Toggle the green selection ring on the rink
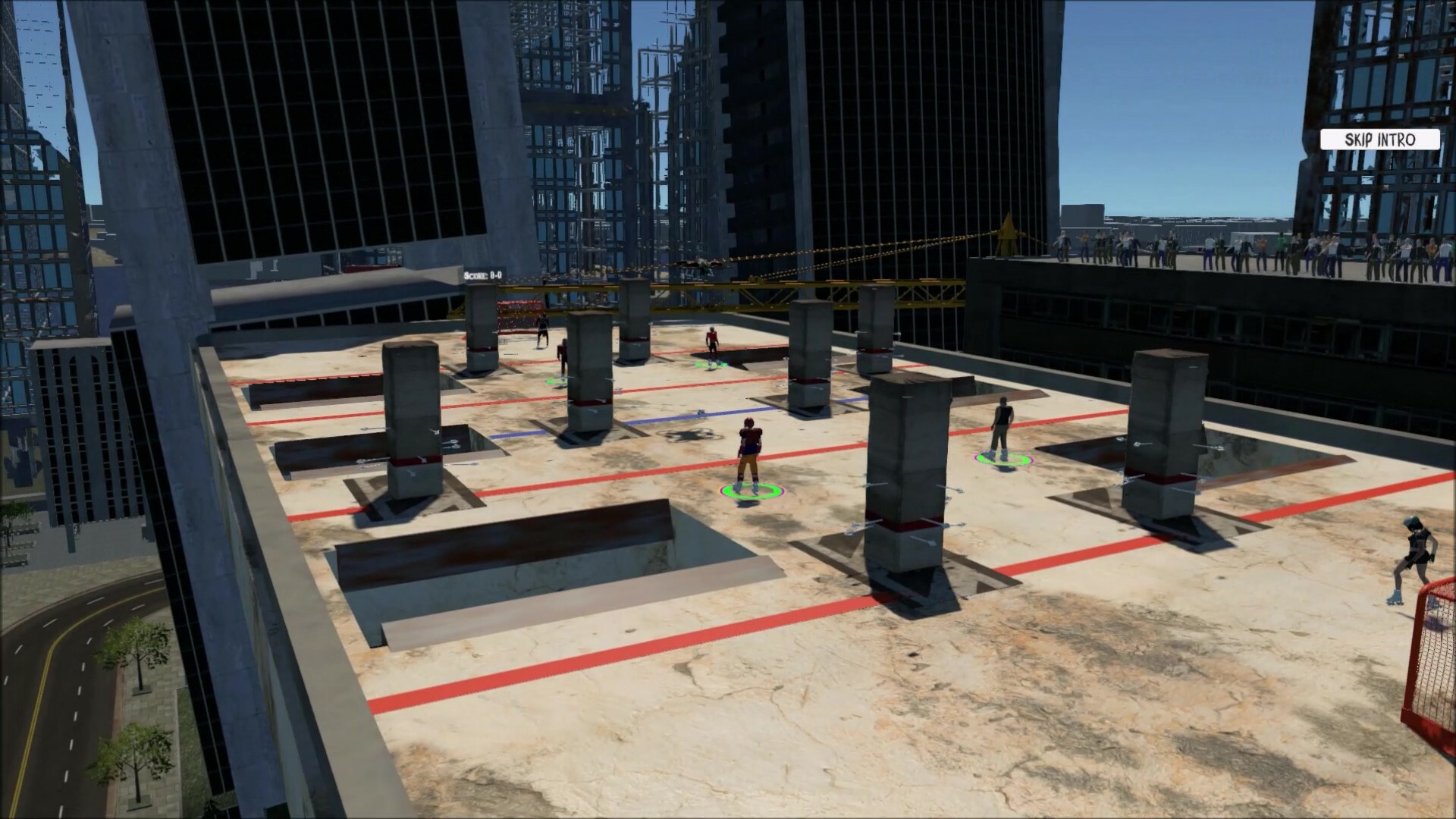The height and width of the screenshot is (819, 1456). pyautogui.click(x=749, y=491)
